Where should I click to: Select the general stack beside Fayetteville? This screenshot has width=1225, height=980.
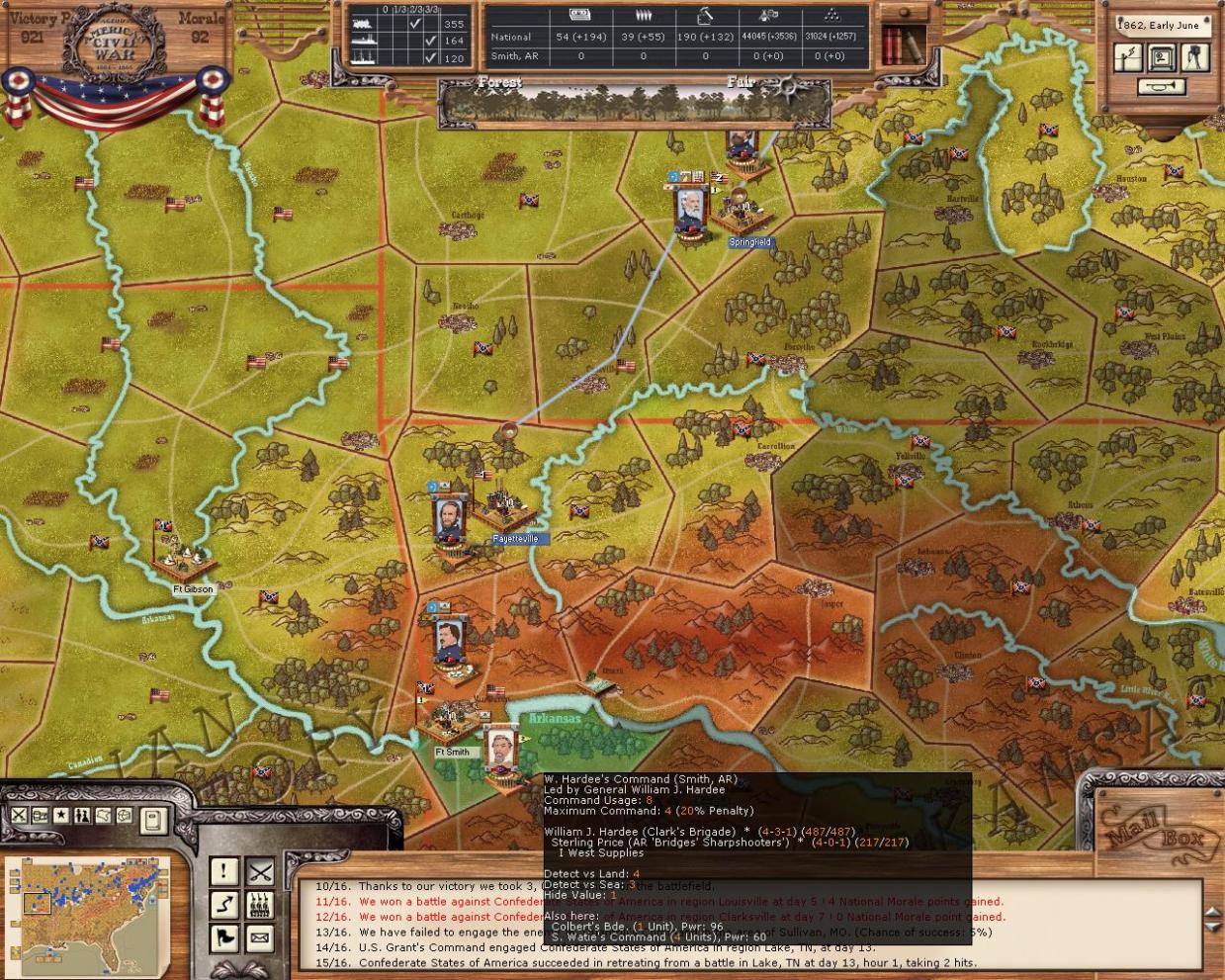(447, 517)
